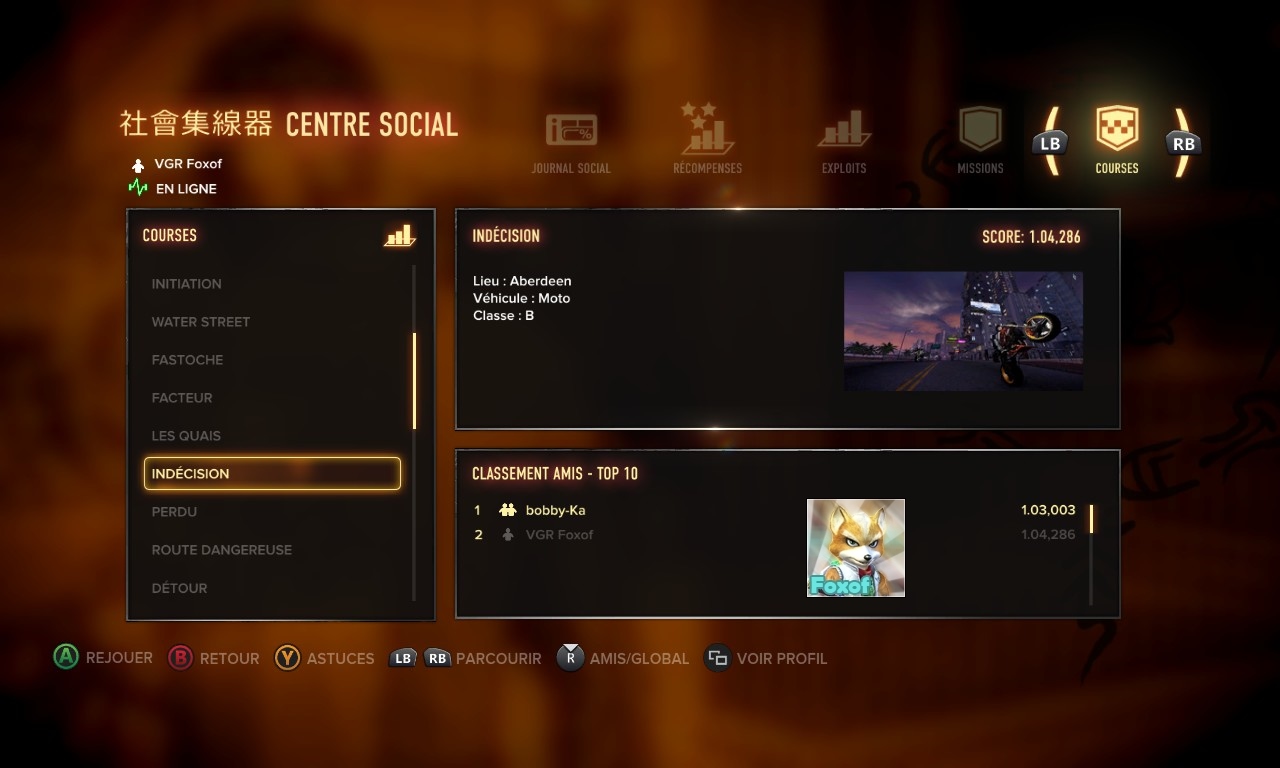Screen dimensions: 1280x768
Task: Choose the Perdu race entry
Action: click(175, 512)
